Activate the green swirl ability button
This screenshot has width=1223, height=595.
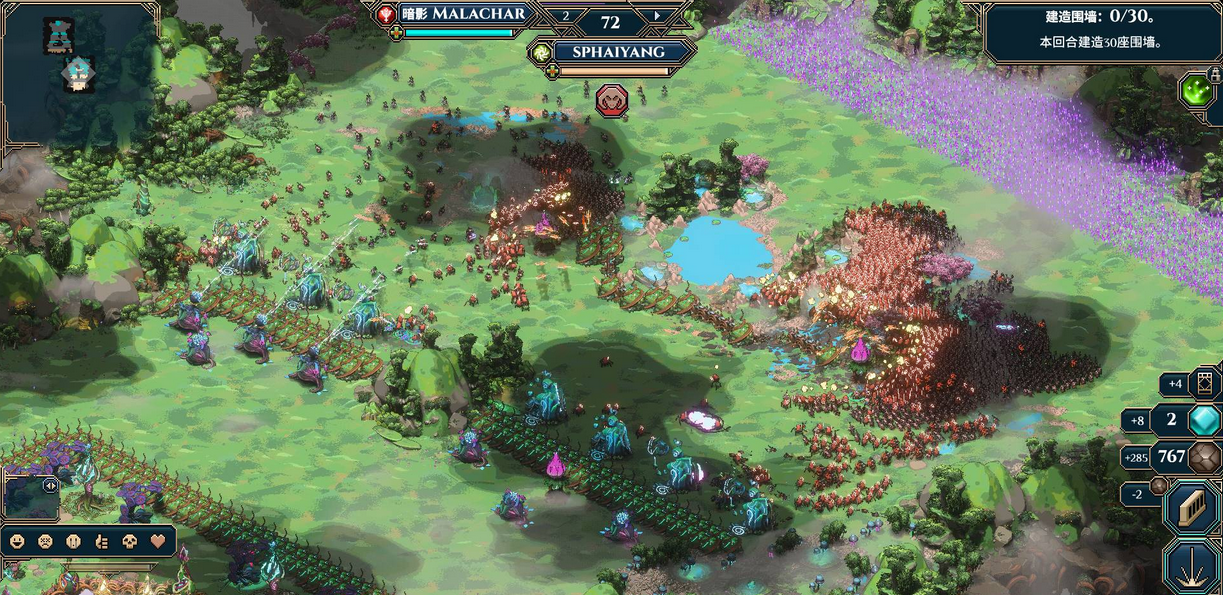coord(1196,90)
